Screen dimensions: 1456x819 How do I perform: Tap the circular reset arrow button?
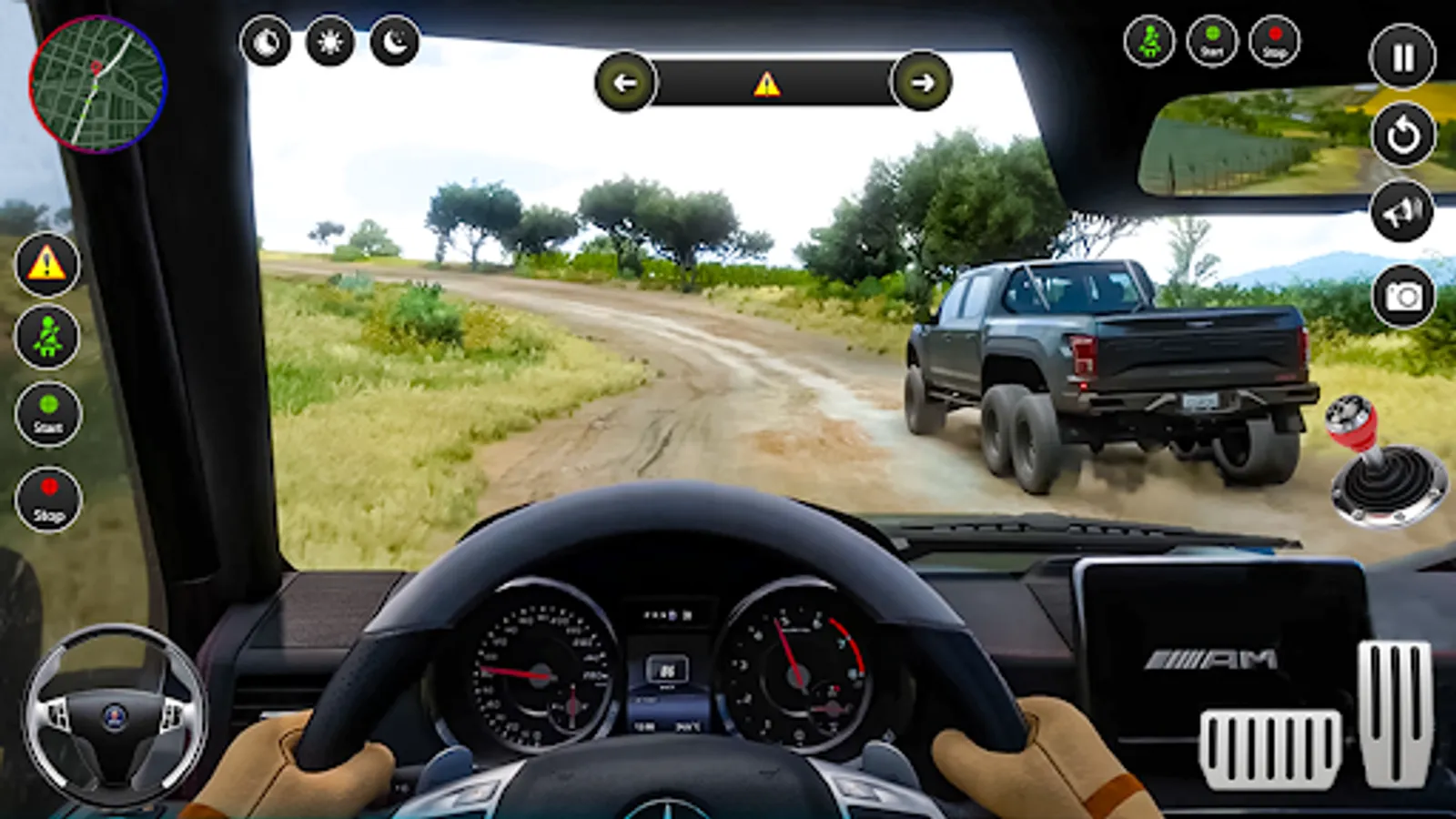point(1402,135)
